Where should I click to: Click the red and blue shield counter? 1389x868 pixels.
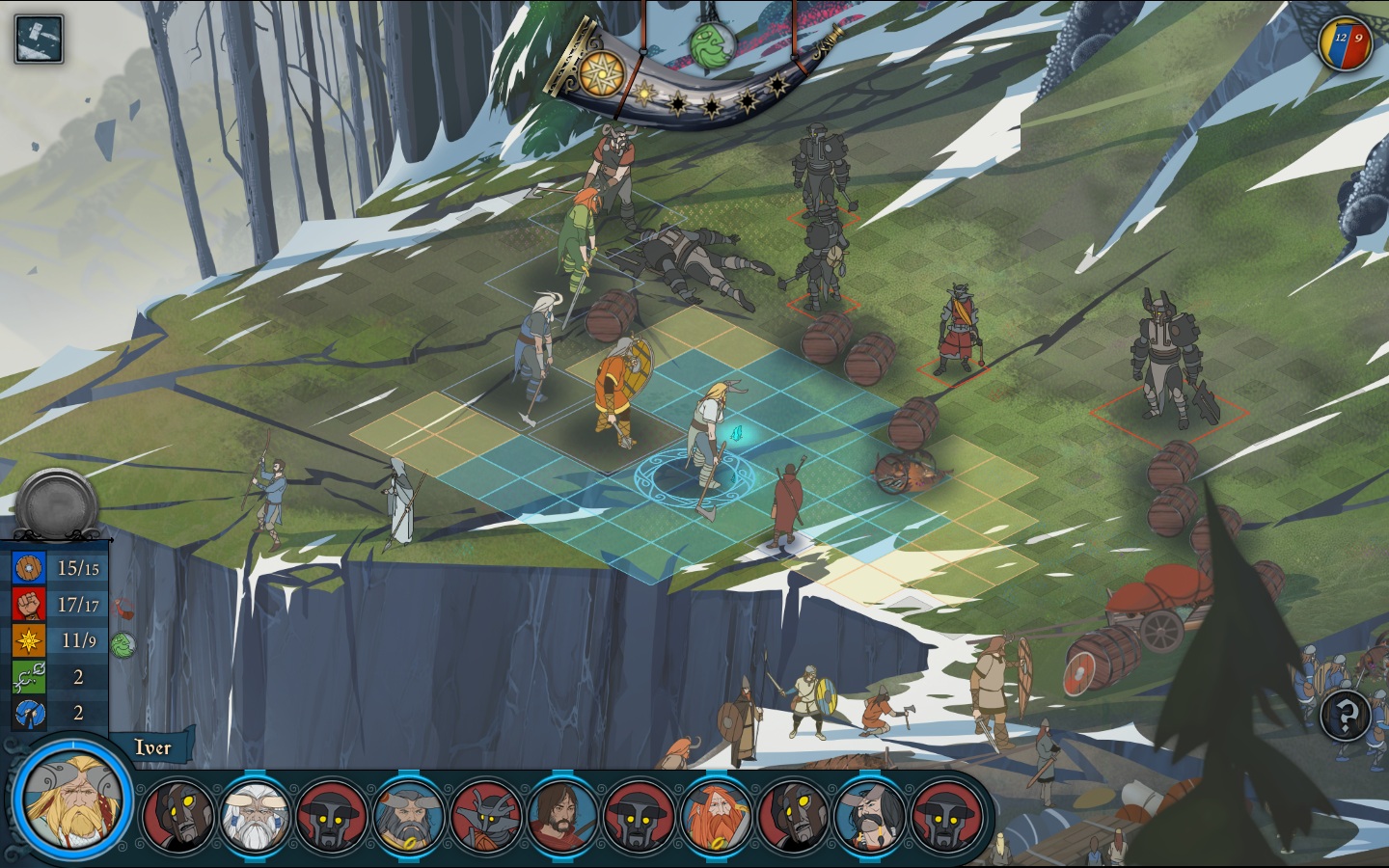pos(1347,41)
